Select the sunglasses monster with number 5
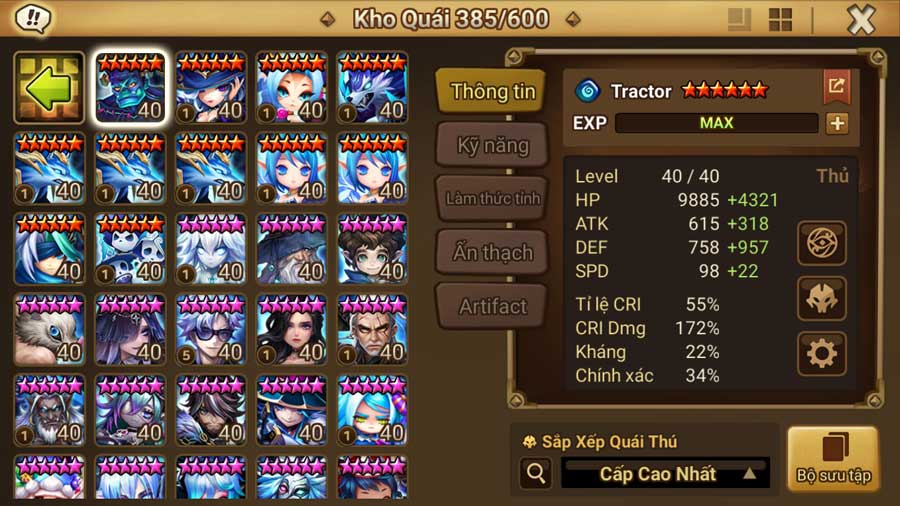Image resolution: width=900 pixels, height=506 pixels. tap(210, 329)
